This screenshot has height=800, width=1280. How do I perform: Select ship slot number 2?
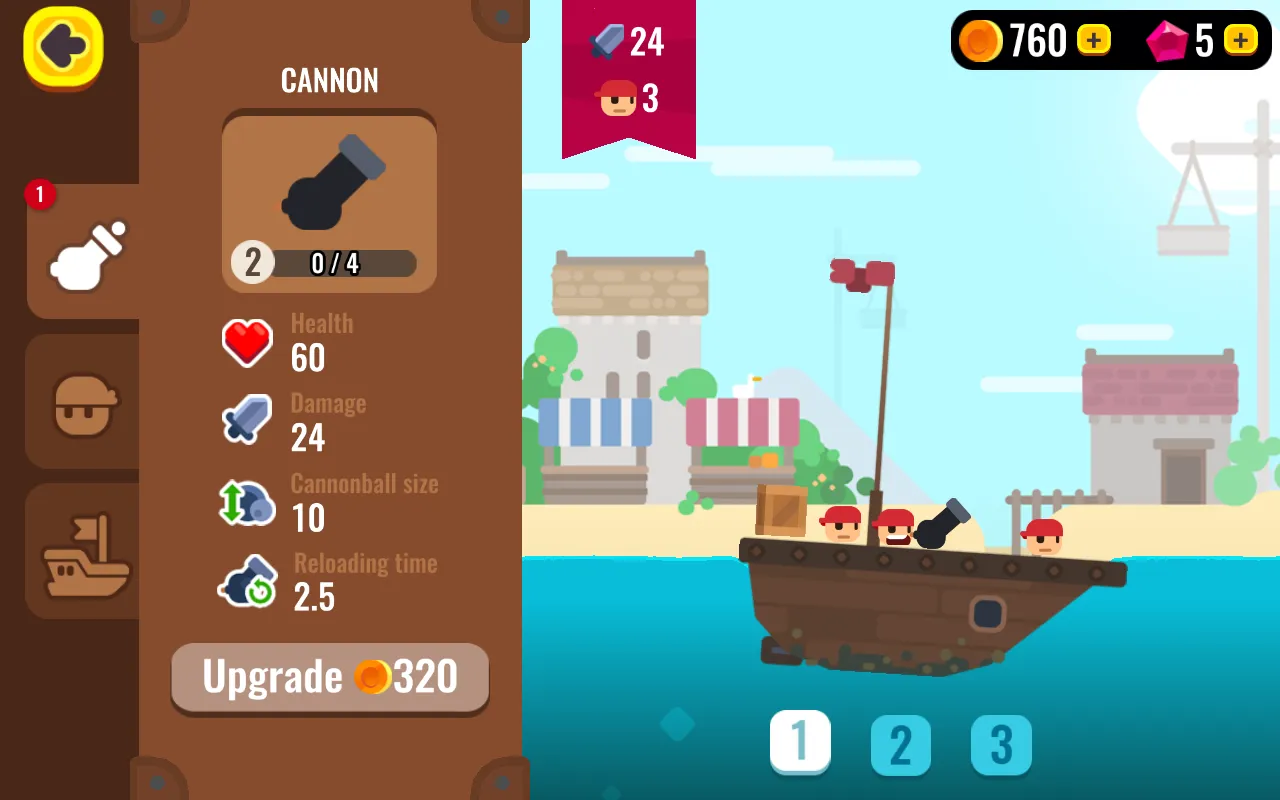(x=901, y=745)
